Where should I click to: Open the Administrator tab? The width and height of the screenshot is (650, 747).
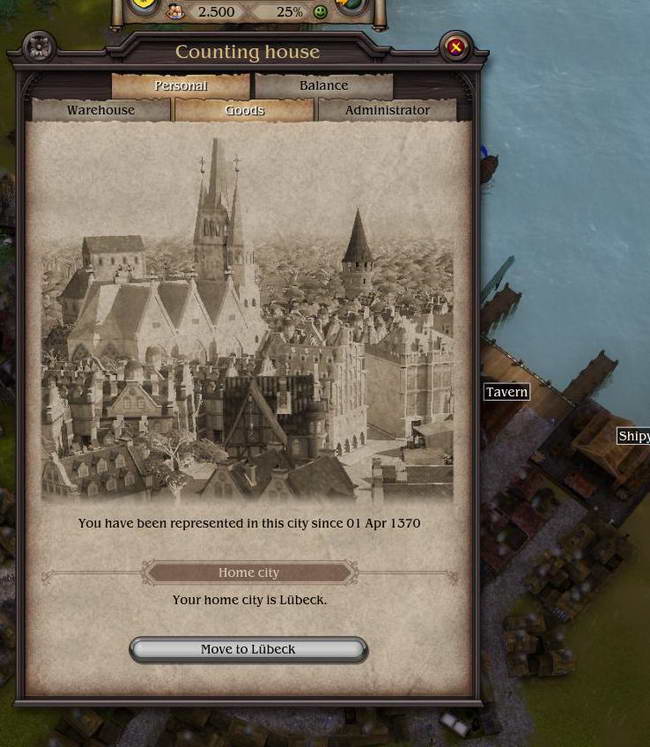[x=387, y=110]
